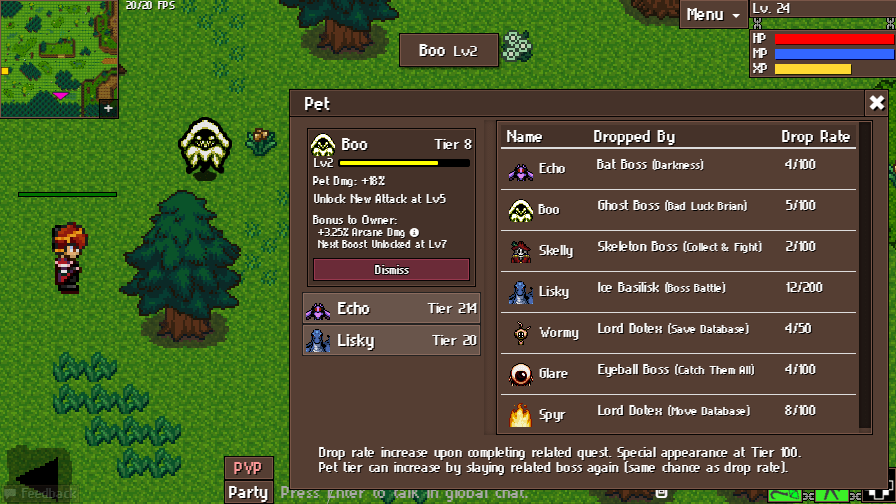Switch chat to the PVP tab

coord(247,468)
